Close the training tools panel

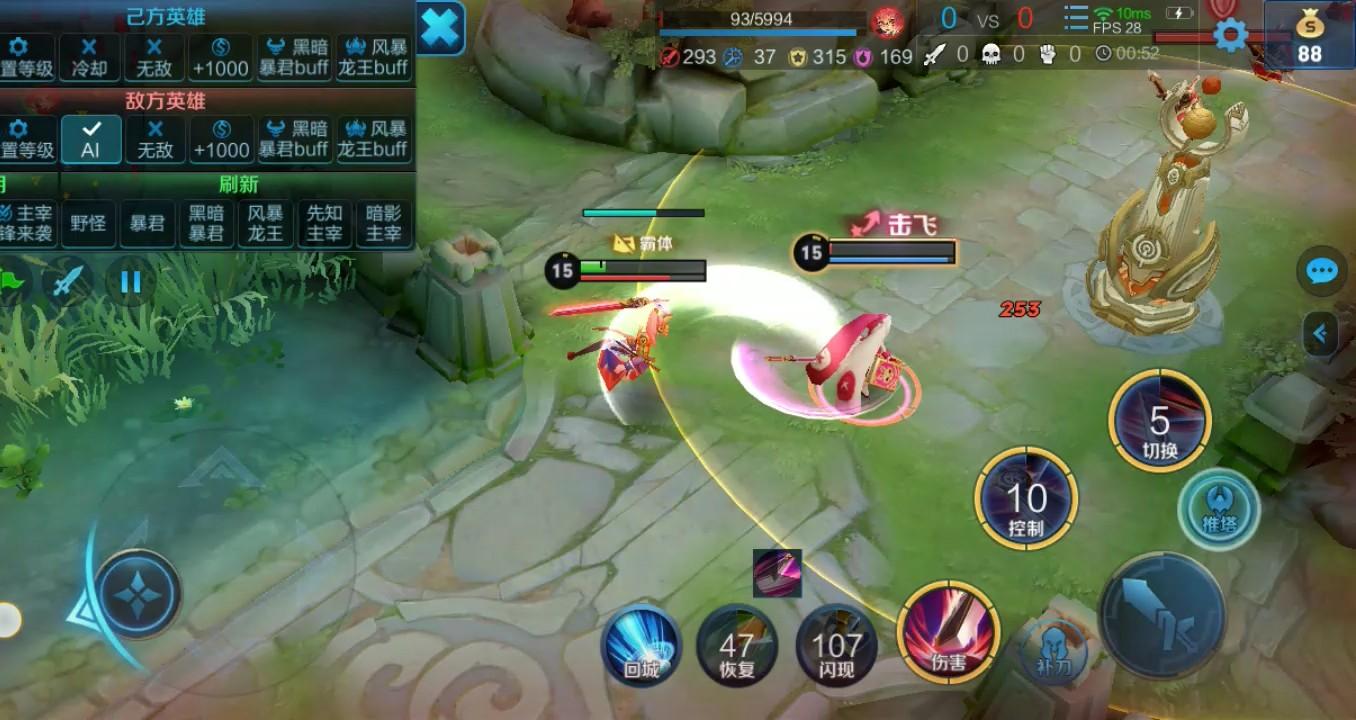click(x=440, y=27)
